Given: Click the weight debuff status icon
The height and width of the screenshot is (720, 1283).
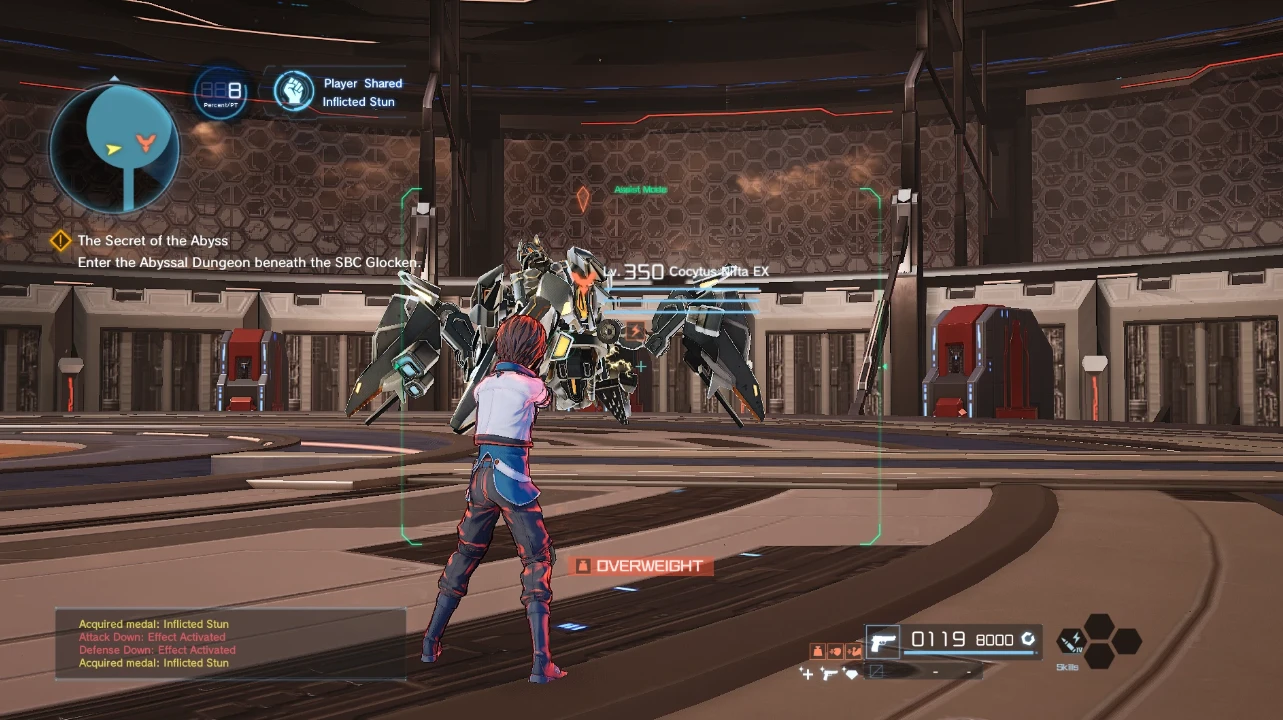Looking at the screenshot, I should pos(816,651).
